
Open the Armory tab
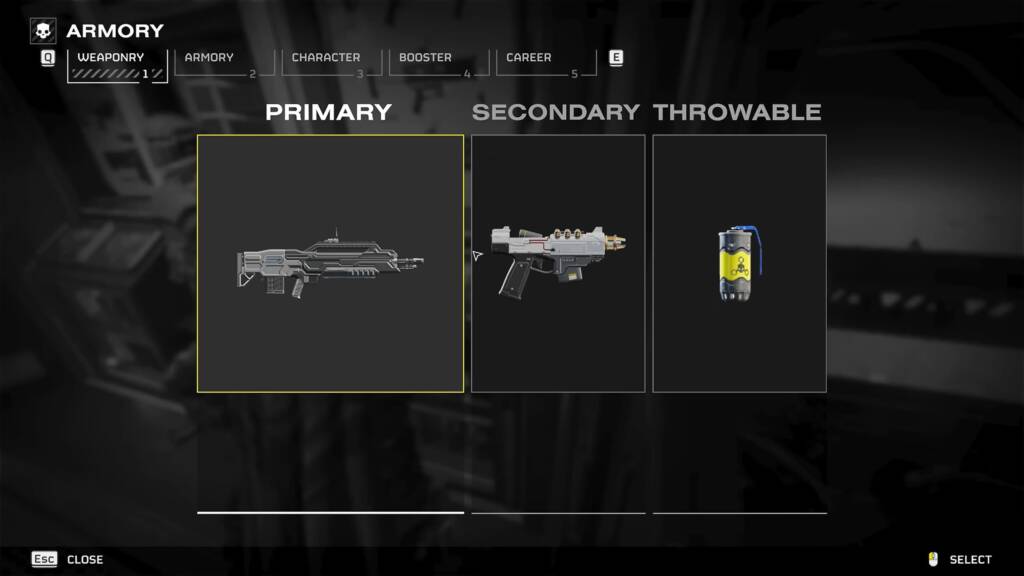tap(221, 62)
